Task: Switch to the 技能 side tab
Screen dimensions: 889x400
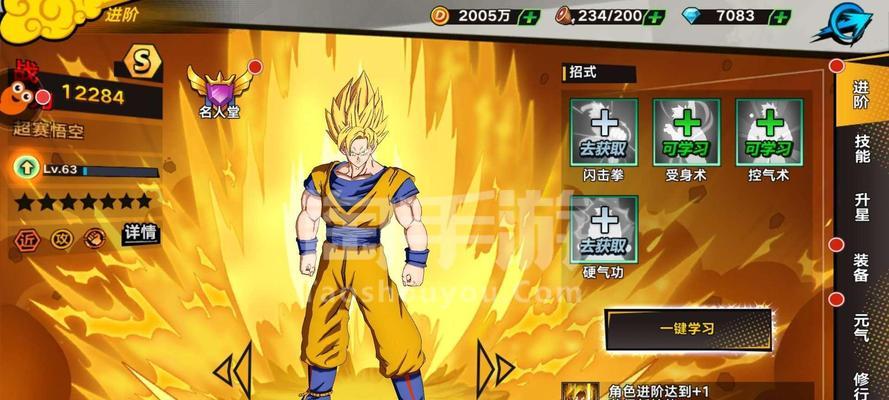Action: click(861, 149)
